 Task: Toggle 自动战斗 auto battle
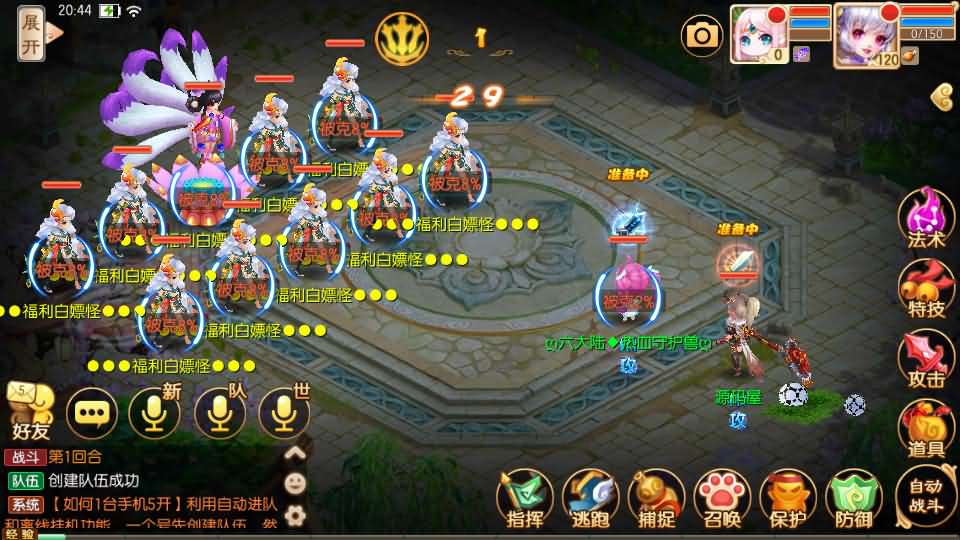coord(925,495)
